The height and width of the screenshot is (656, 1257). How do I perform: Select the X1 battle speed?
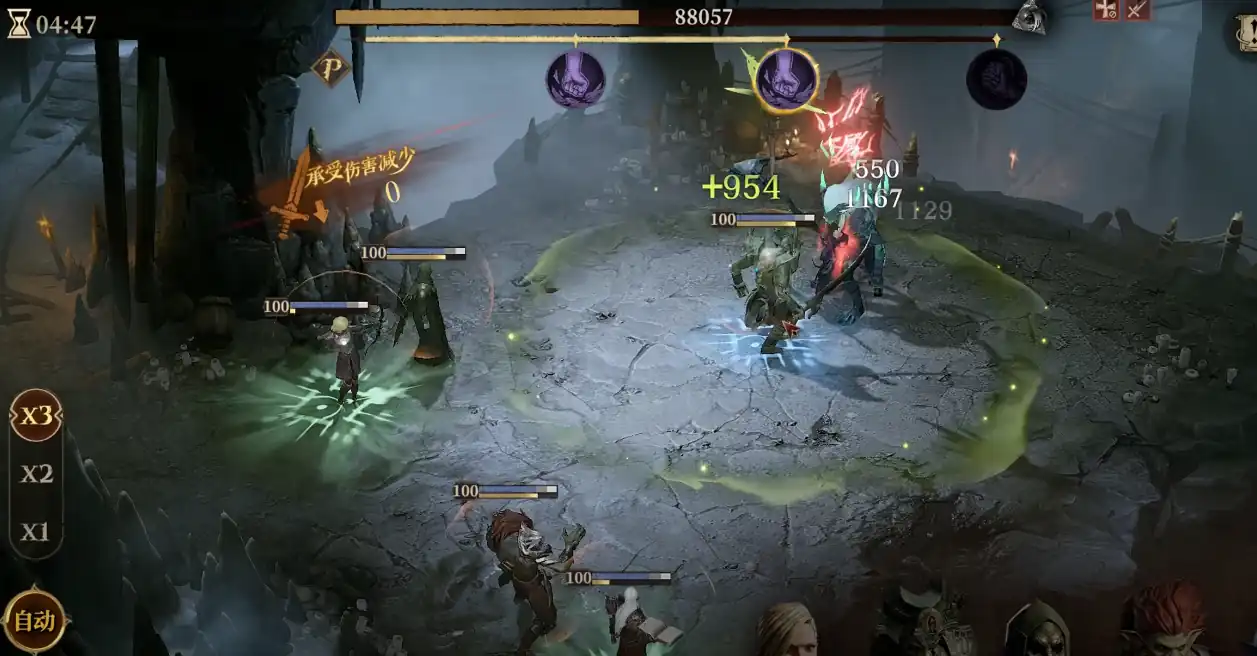point(36,531)
